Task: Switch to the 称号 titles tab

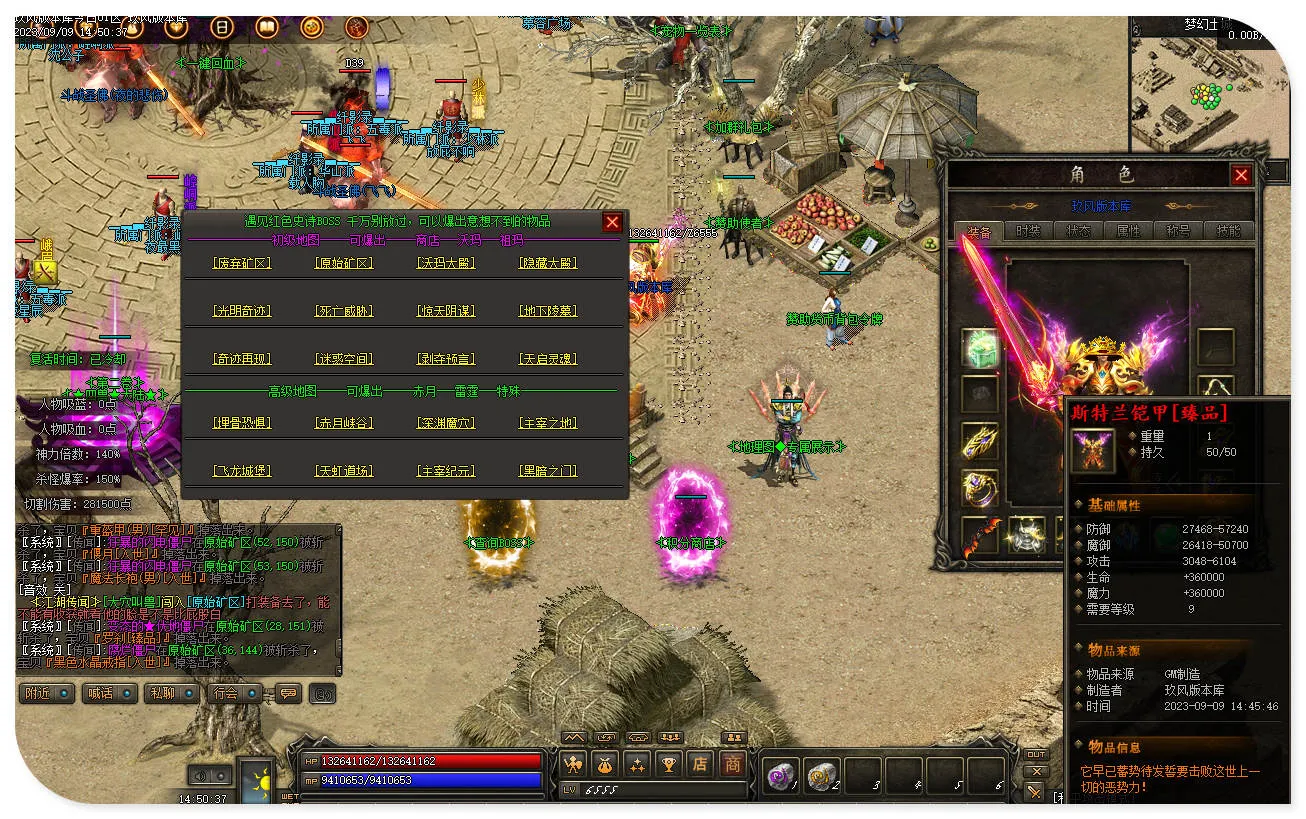Action: (1178, 231)
